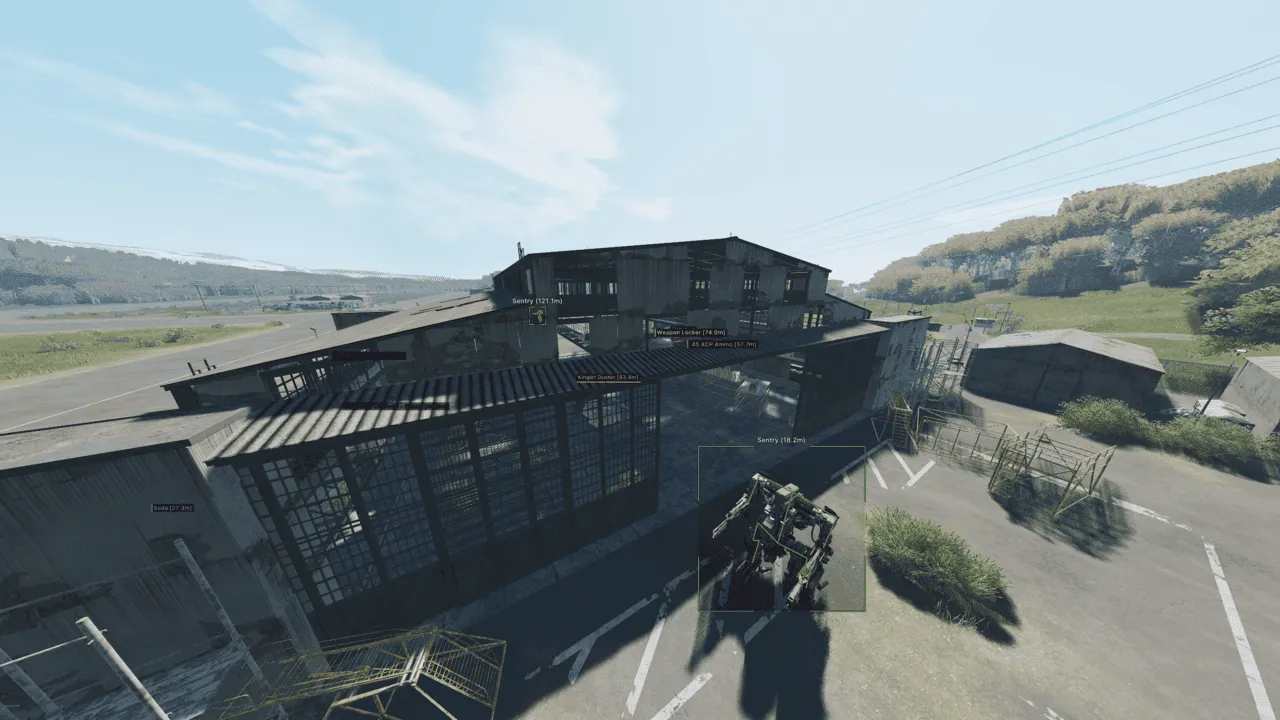Click the glowing loot marker near the locker
The image size is (1280, 720).
coord(650,327)
